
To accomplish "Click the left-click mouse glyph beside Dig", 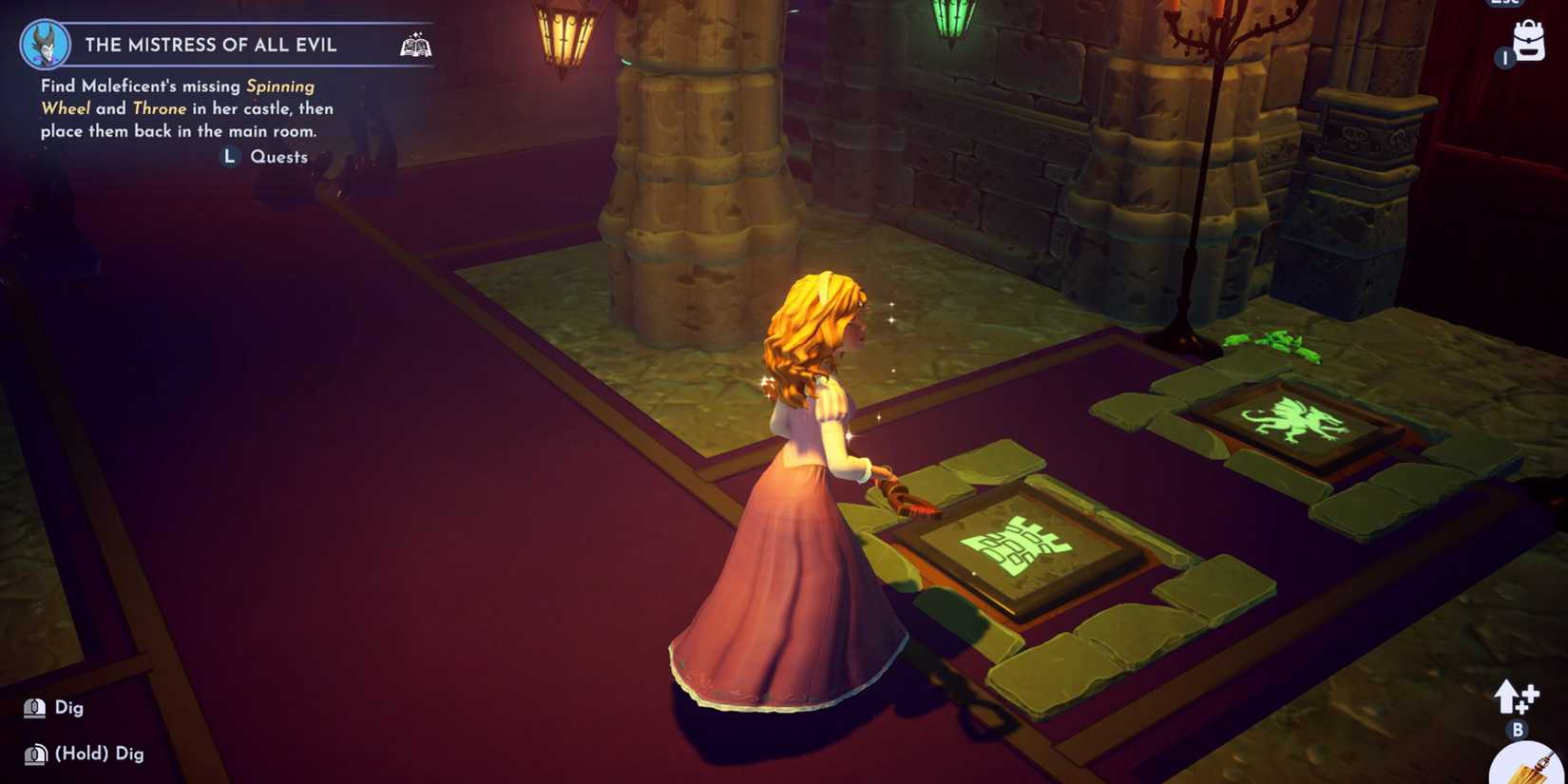I will pyautogui.click(x=34, y=707).
